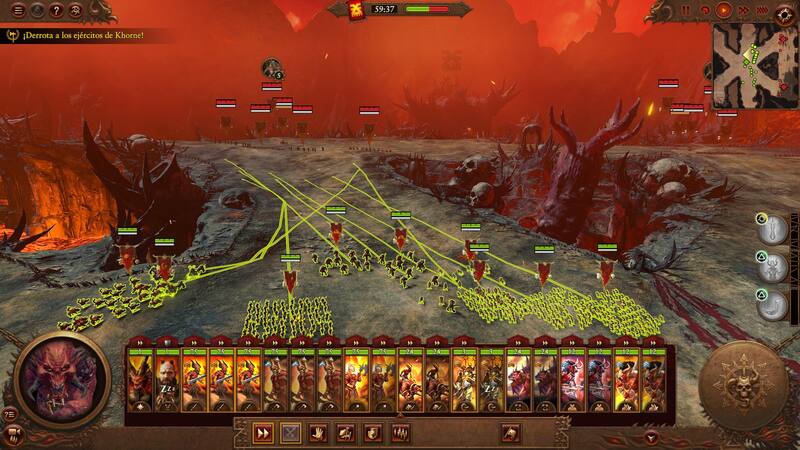Image resolution: width=800 pixels, height=450 pixels.
Task: Select the first unit card in army bar
Action: [139, 382]
